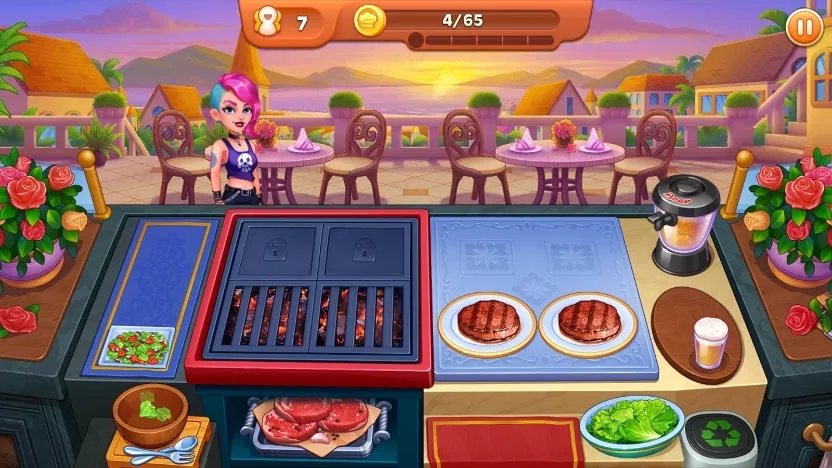
Task: Take the glass of orange juice
Action: click(711, 344)
